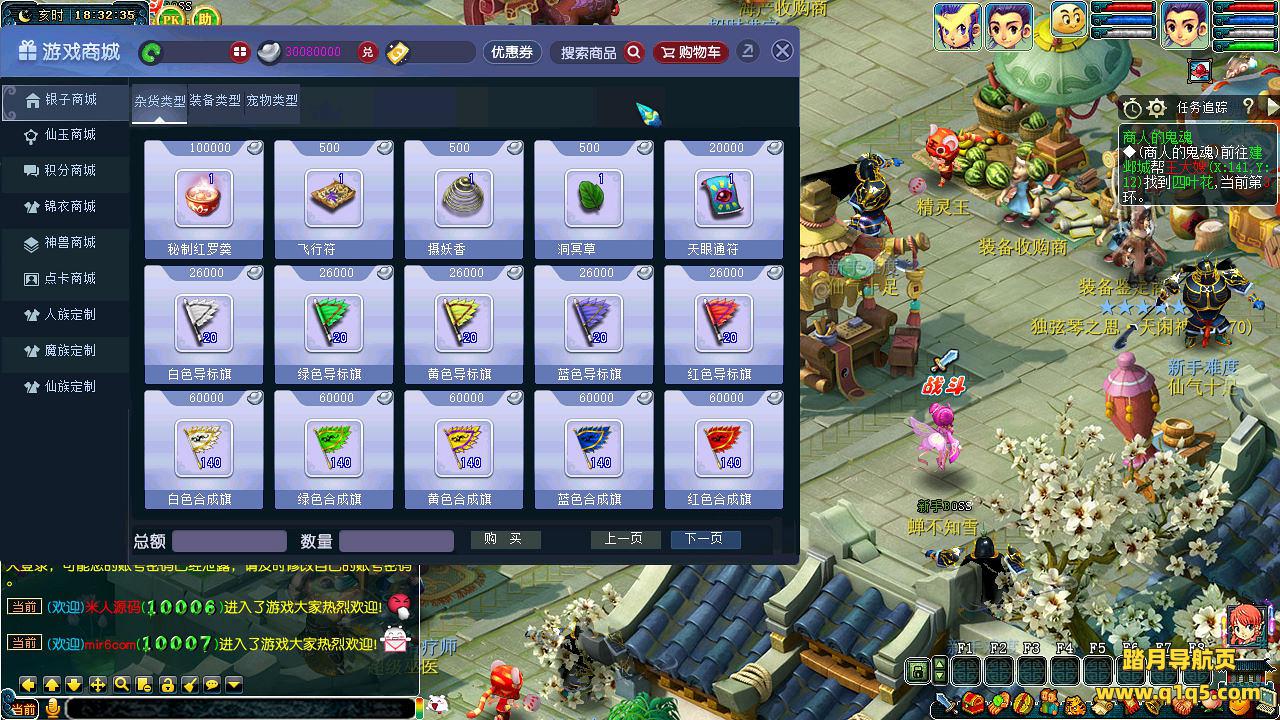Open the 积分商城 shop category
This screenshot has width=1280, height=720.
[68, 171]
